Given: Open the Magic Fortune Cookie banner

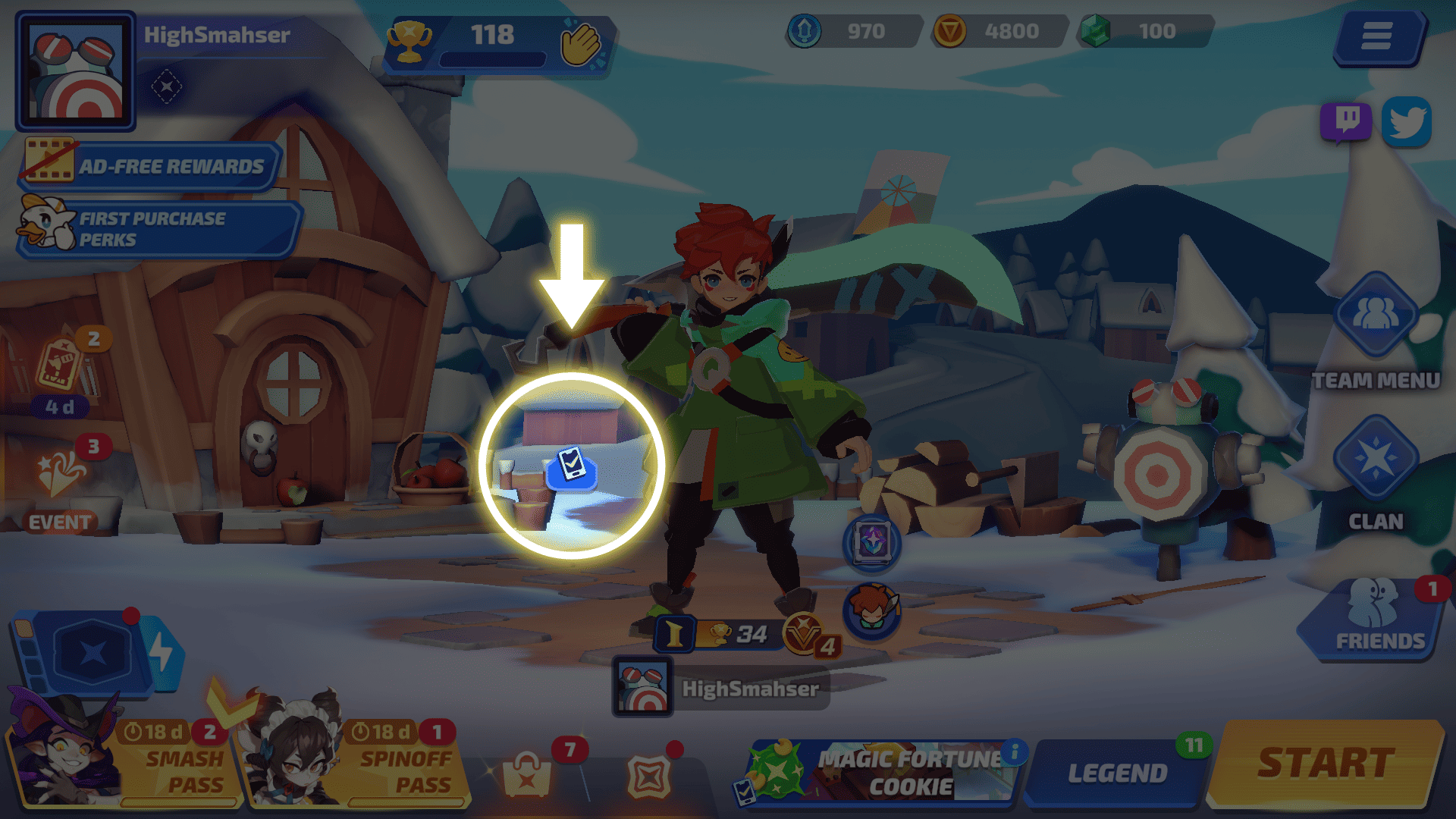Looking at the screenshot, I should point(880,771).
